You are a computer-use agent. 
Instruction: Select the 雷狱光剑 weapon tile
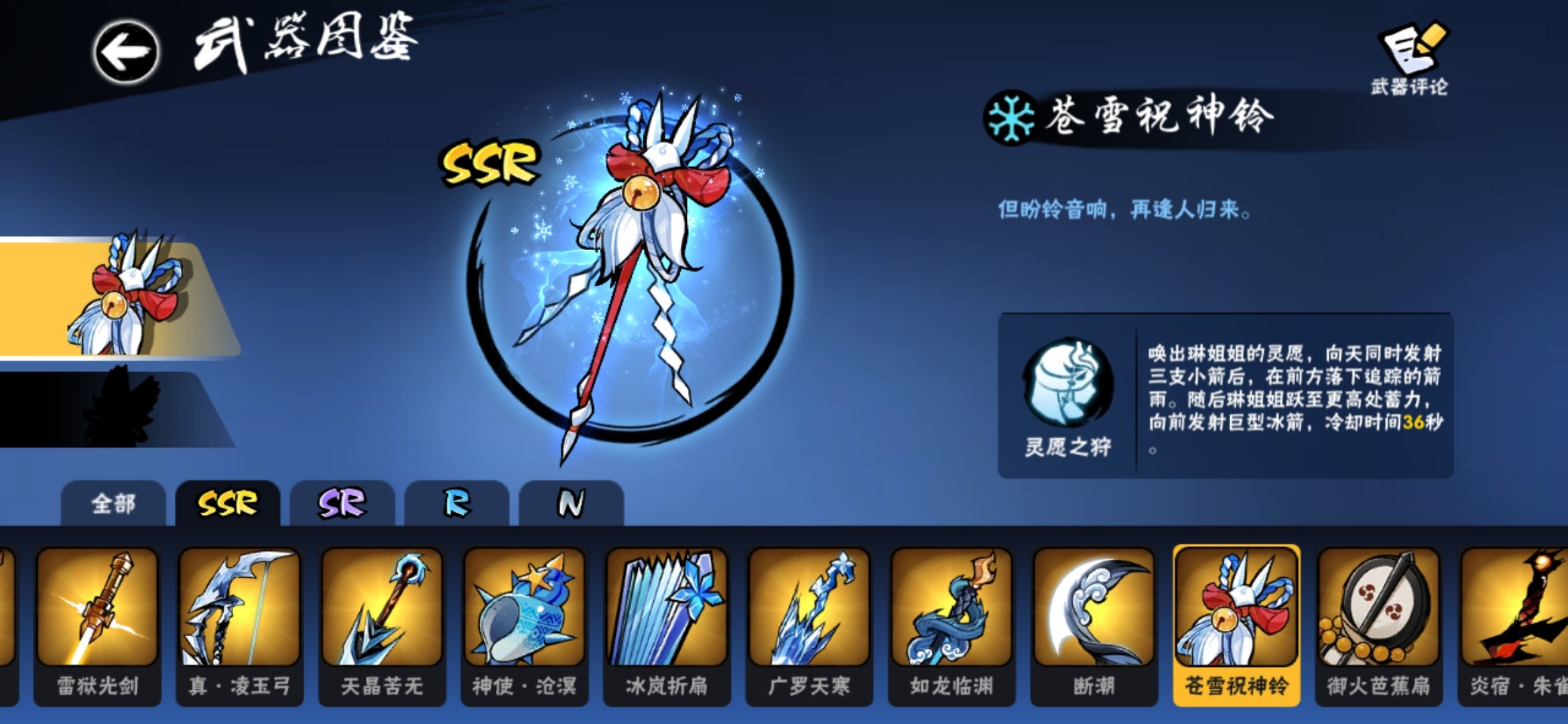98,623
